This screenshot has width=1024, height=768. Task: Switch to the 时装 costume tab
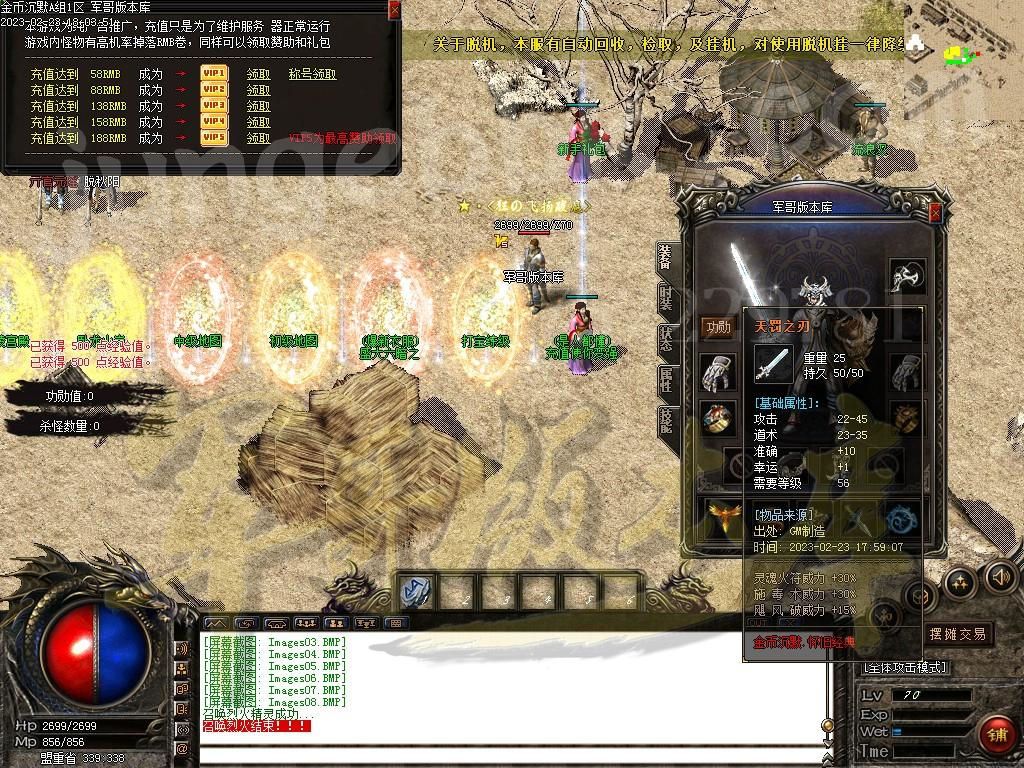[x=667, y=298]
